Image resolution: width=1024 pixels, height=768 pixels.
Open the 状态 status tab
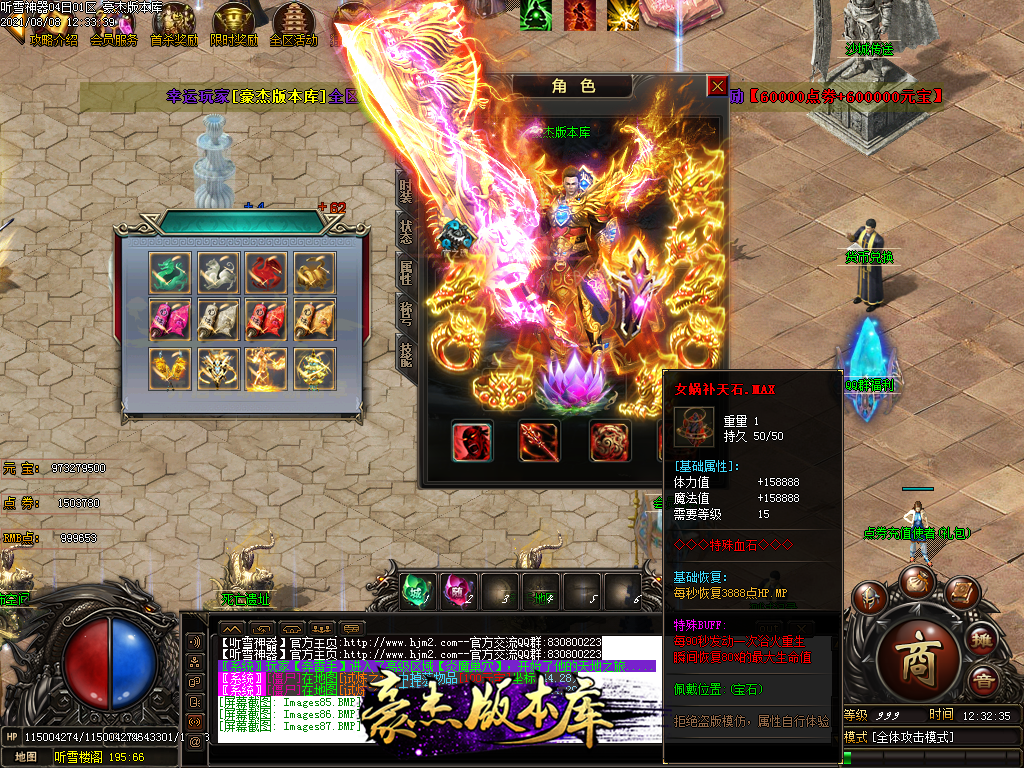coord(406,230)
